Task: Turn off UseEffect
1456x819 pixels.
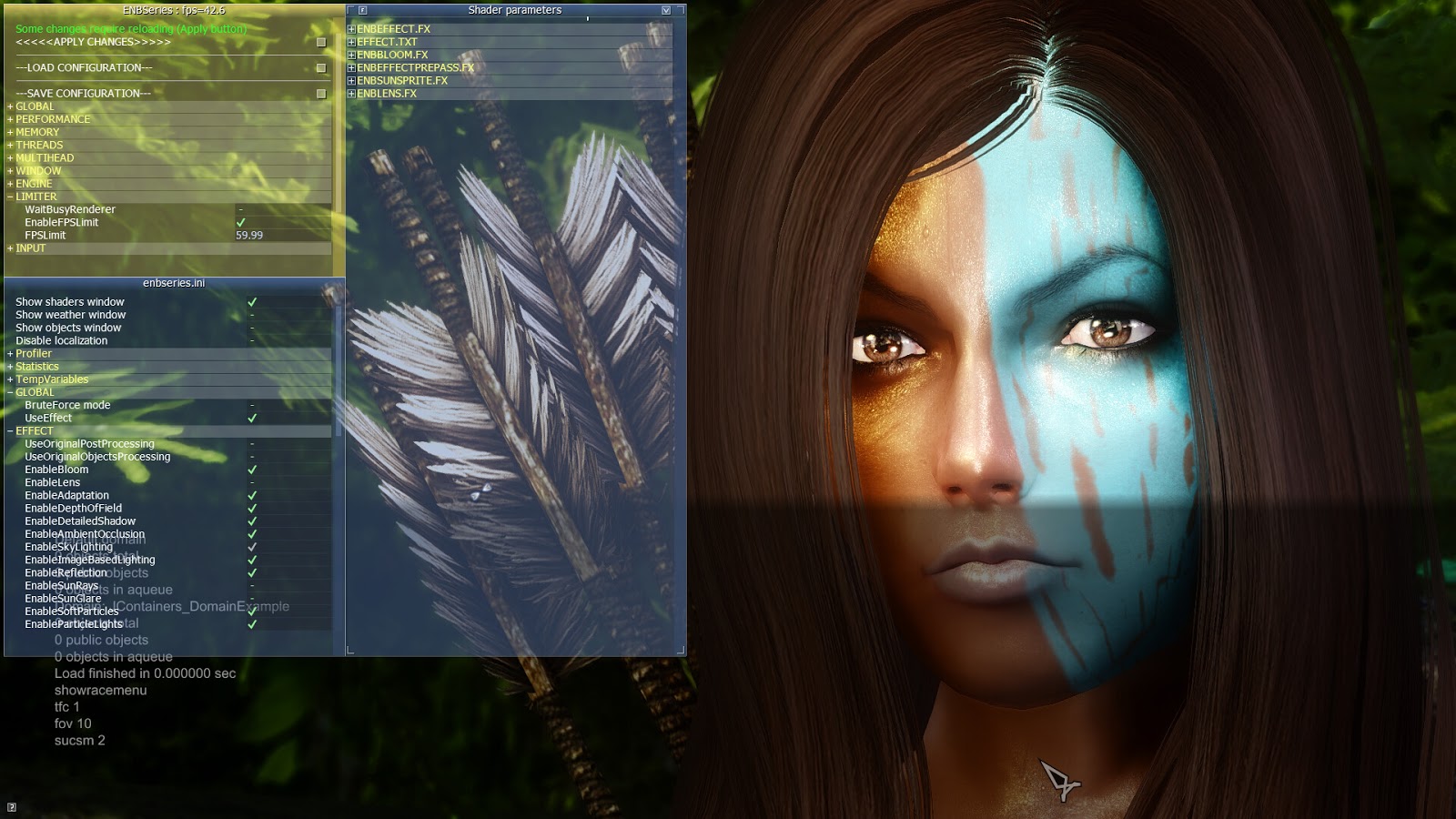Action: [252, 418]
